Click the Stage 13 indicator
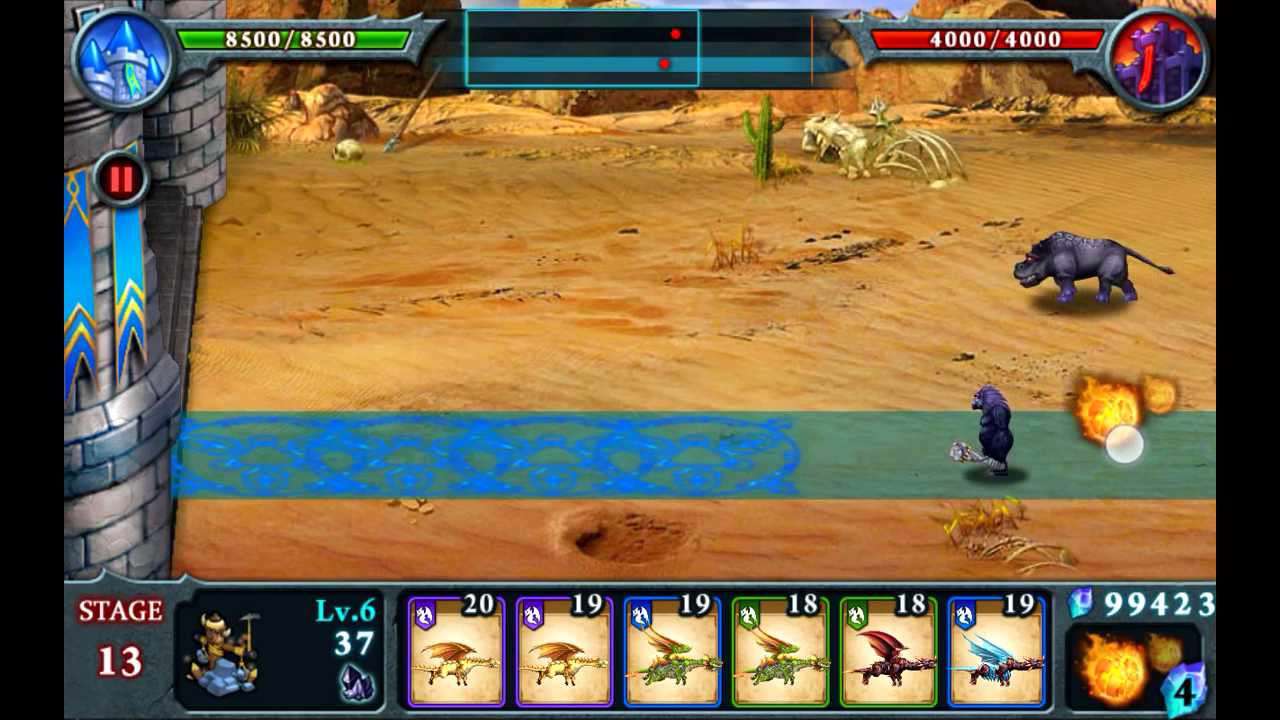This screenshot has width=1280, height=720. tap(118, 635)
